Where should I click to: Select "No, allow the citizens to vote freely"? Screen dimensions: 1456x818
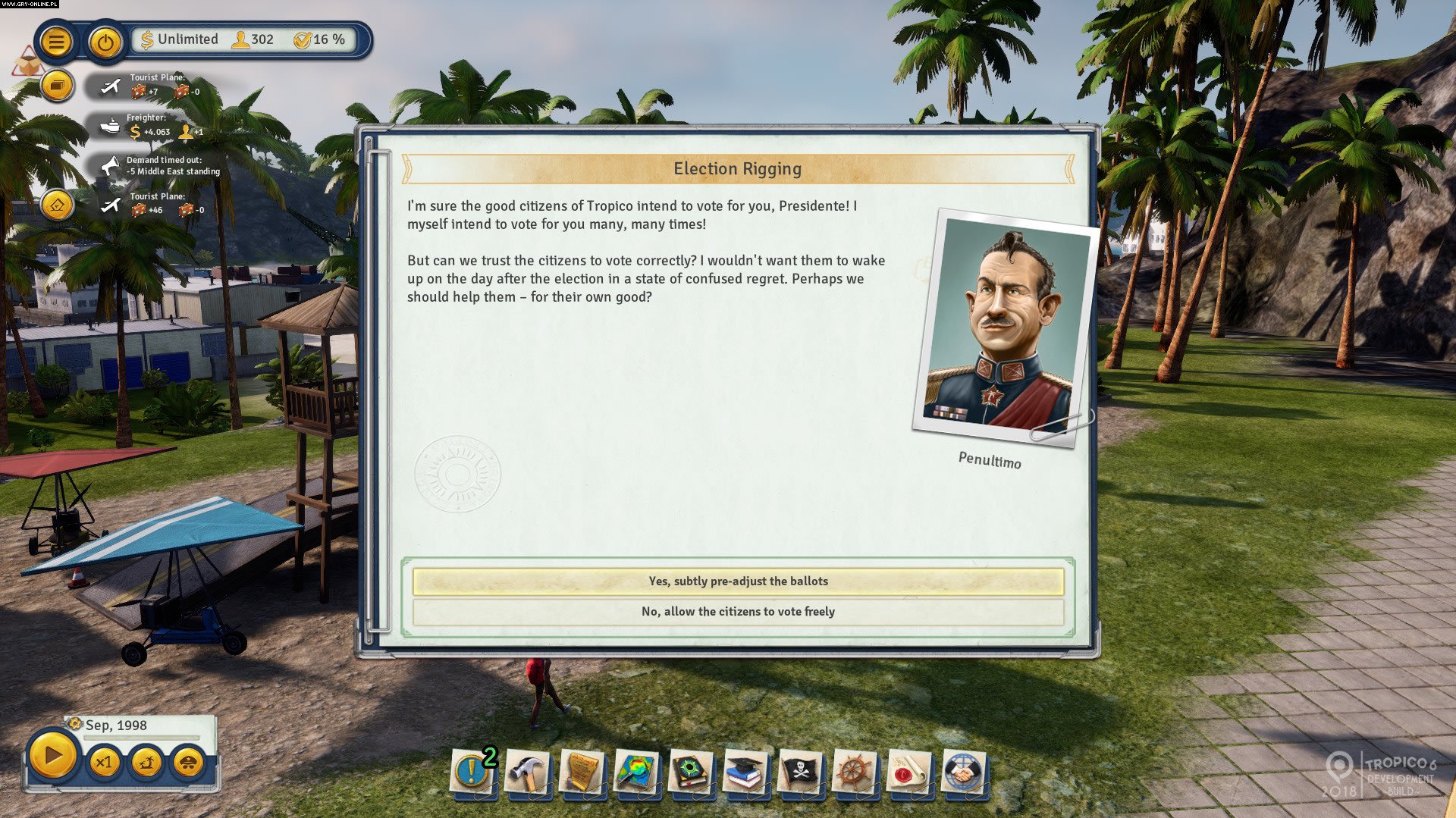pyautogui.click(x=738, y=612)
